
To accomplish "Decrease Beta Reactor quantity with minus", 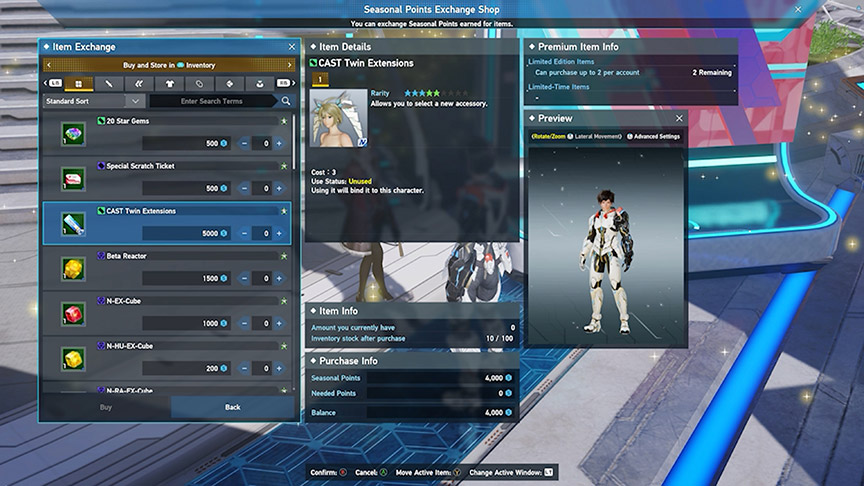I will click(x=245, y=278).
